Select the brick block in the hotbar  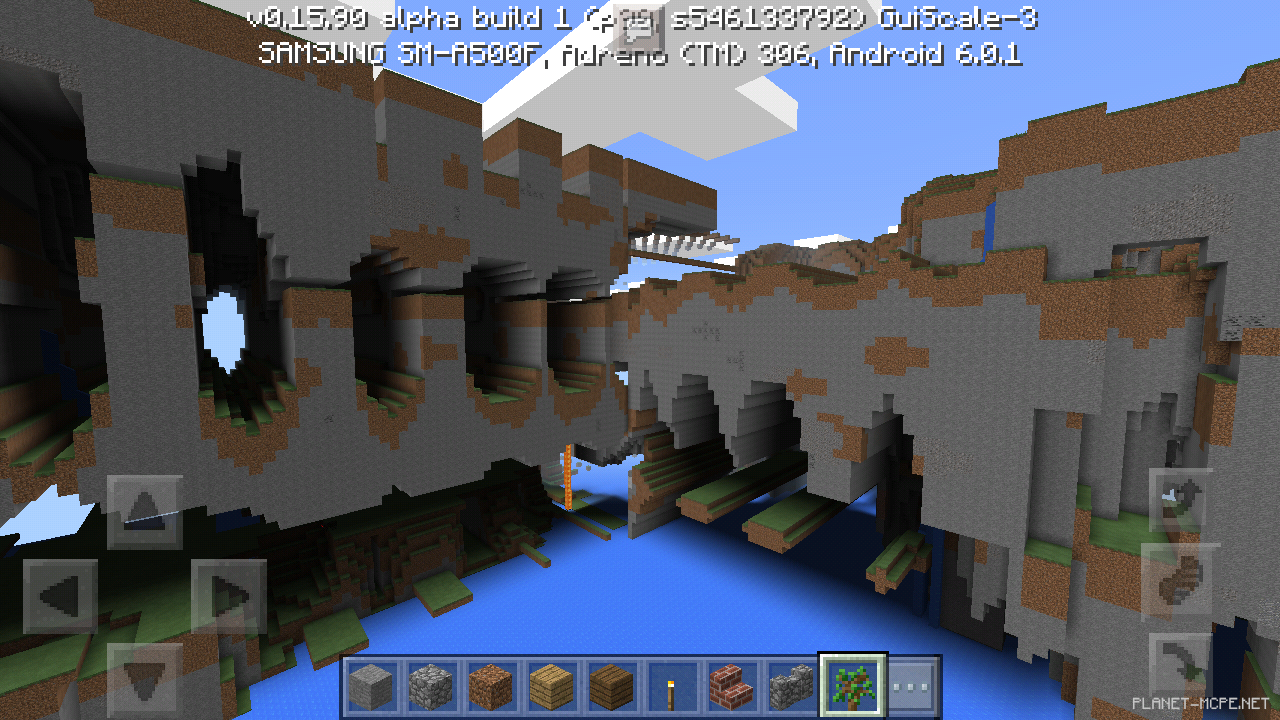(731, 686)
